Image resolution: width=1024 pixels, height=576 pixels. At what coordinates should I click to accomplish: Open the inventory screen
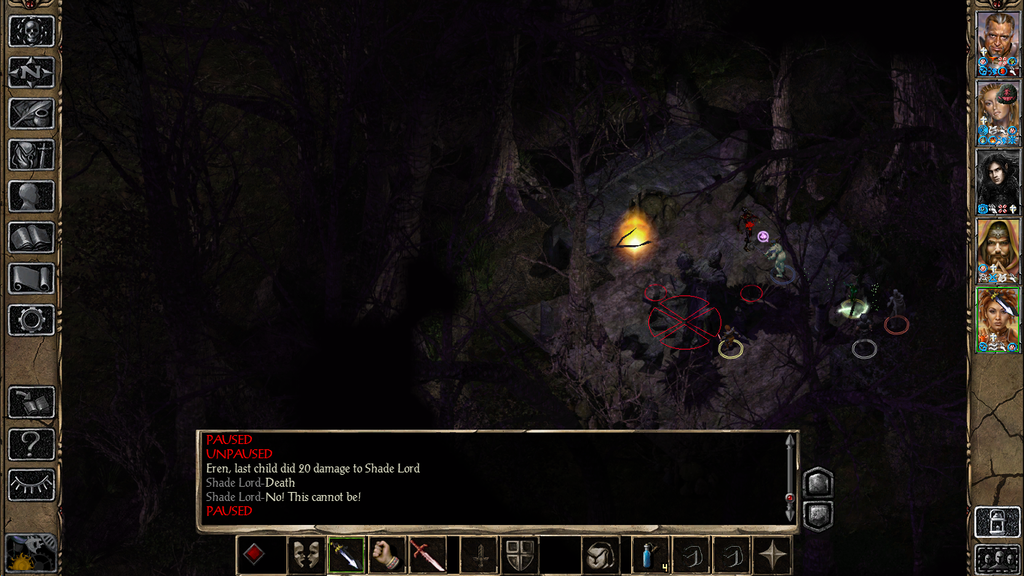pyautogui.click(x=31, y=155)
